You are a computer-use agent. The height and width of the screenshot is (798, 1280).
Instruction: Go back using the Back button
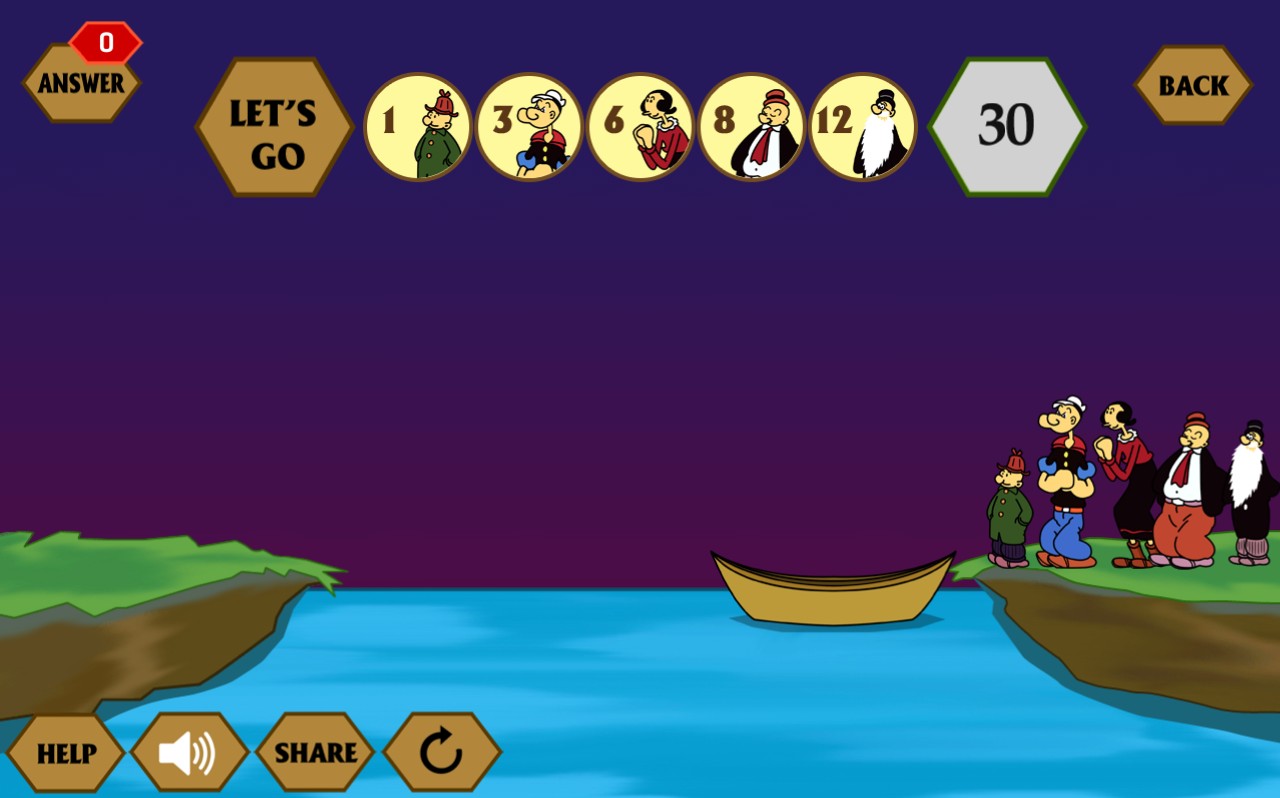[1193, 85]
